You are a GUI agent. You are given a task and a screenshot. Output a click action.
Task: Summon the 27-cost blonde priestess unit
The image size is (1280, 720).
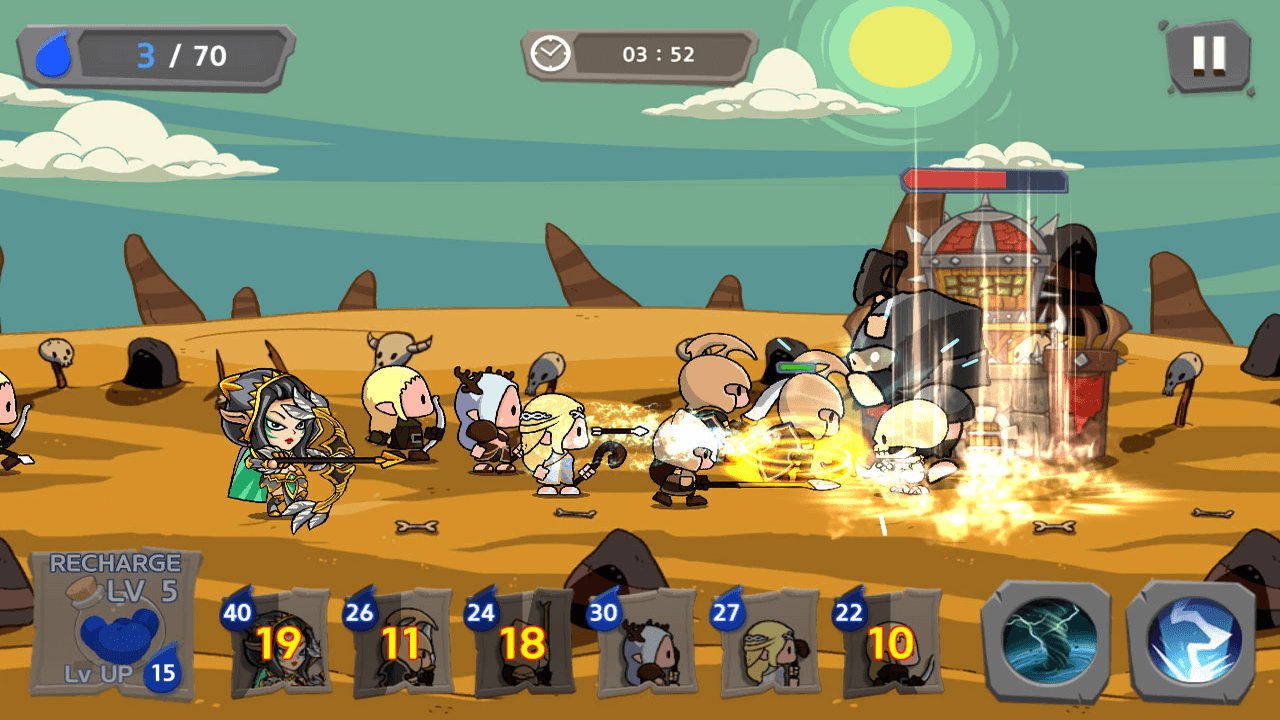[x=768, y=643]
